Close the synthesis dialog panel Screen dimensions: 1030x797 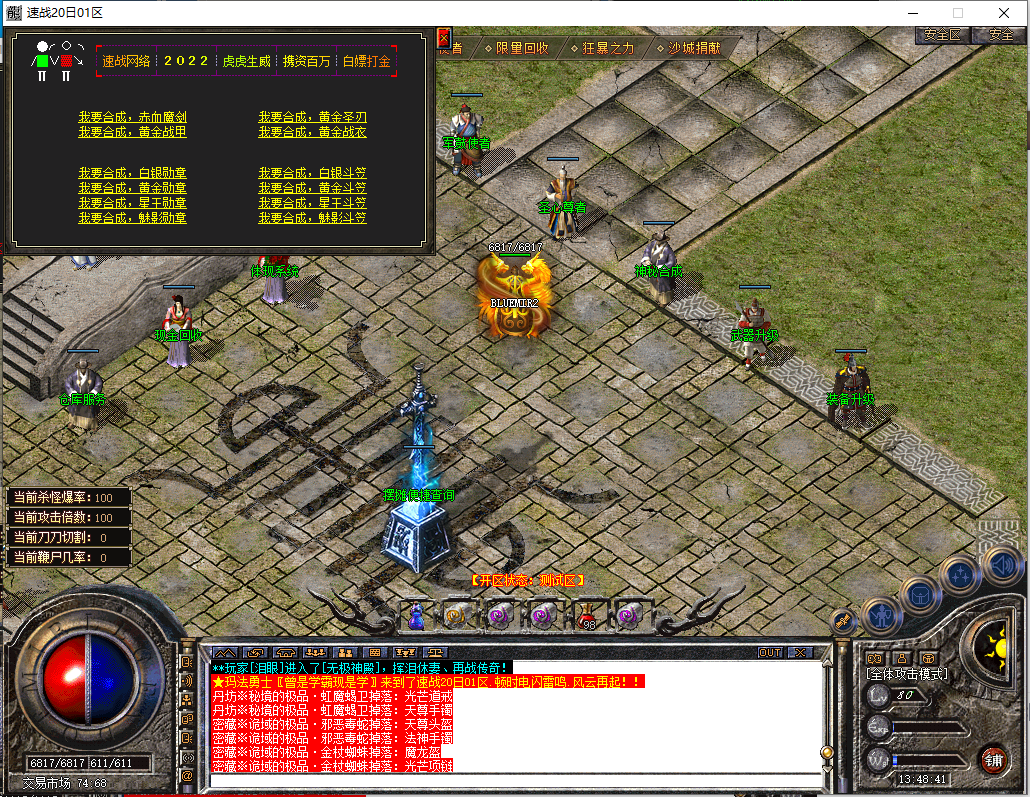444,38
